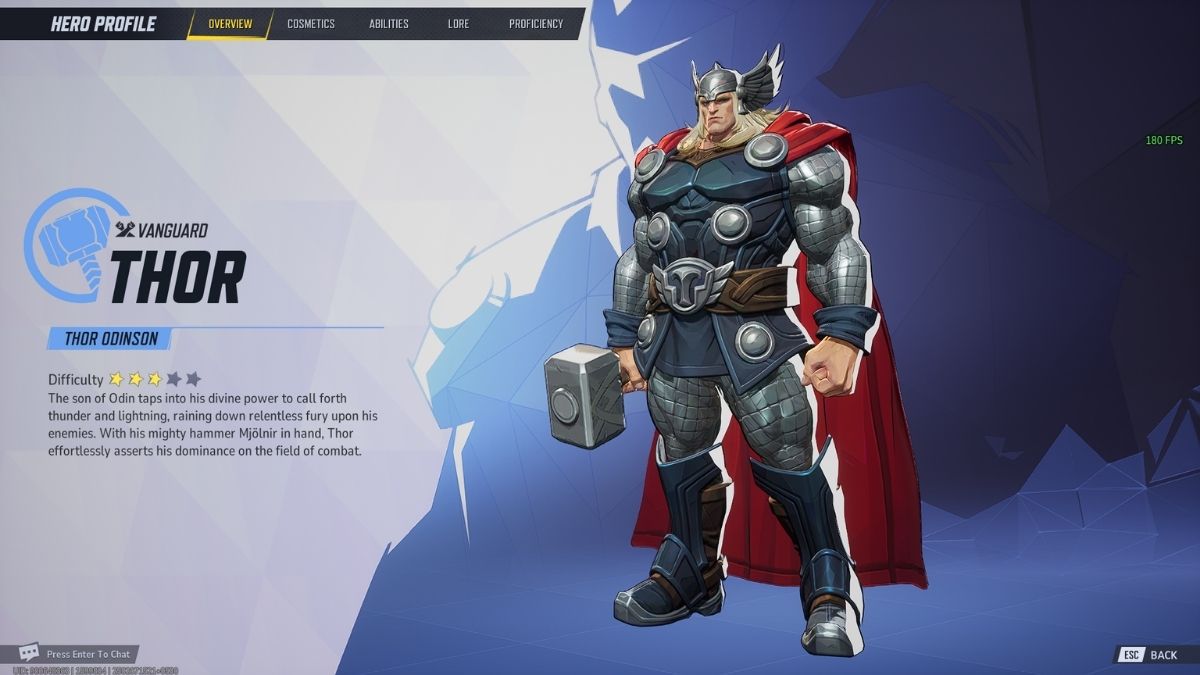View the Proficiency tab
Viewport: 1200px width, 675px height.
tap(536, 24)
